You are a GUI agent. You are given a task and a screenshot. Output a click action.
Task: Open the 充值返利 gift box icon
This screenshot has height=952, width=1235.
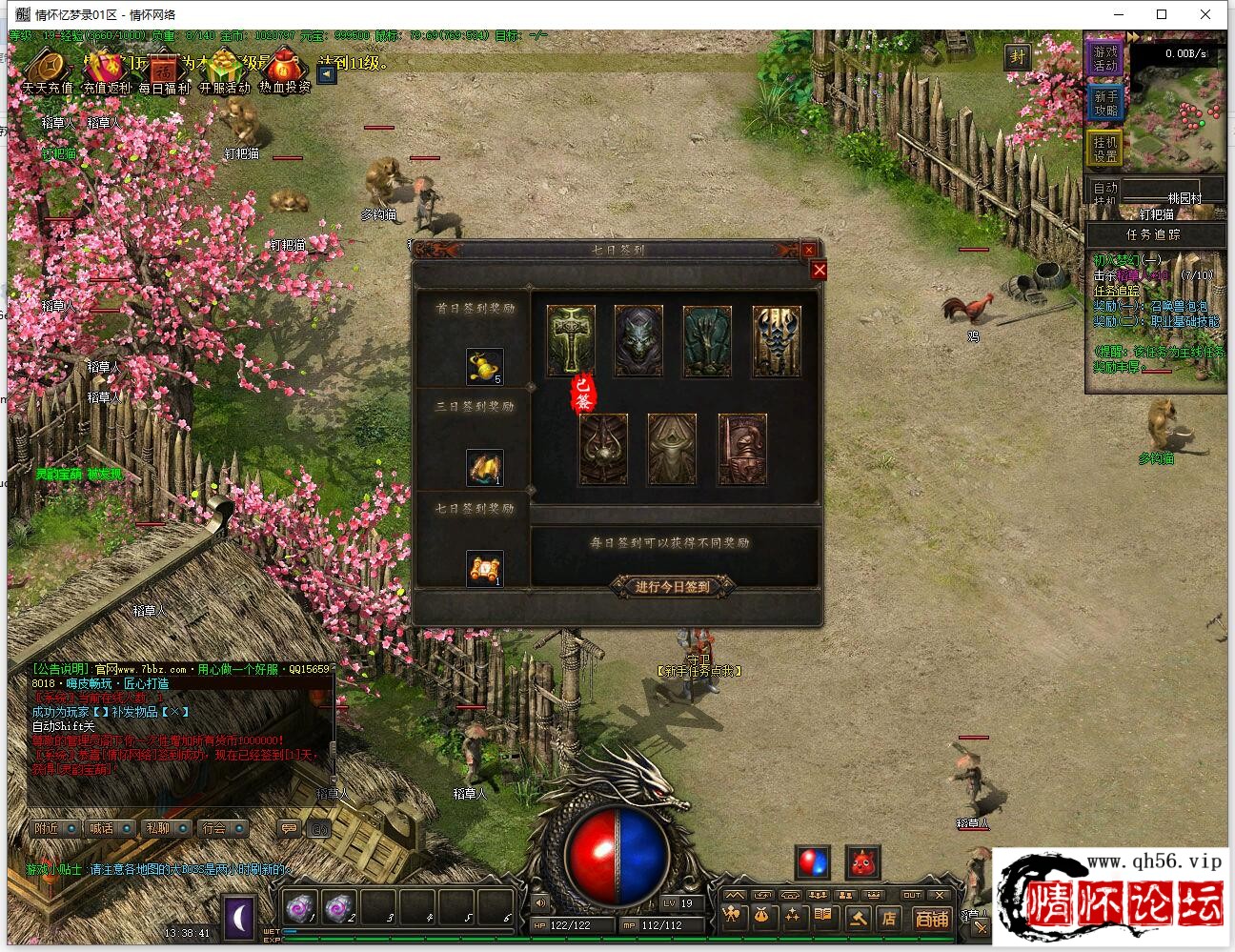(x=107, y=69)
